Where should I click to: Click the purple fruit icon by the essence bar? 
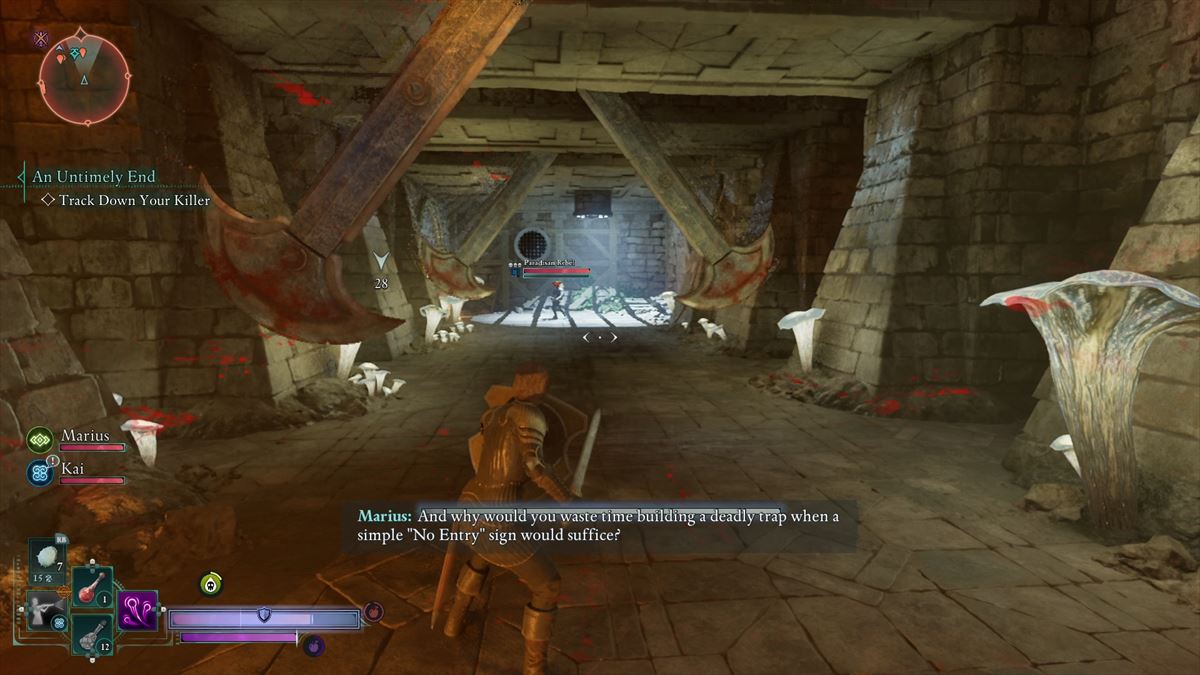point(313,645)
